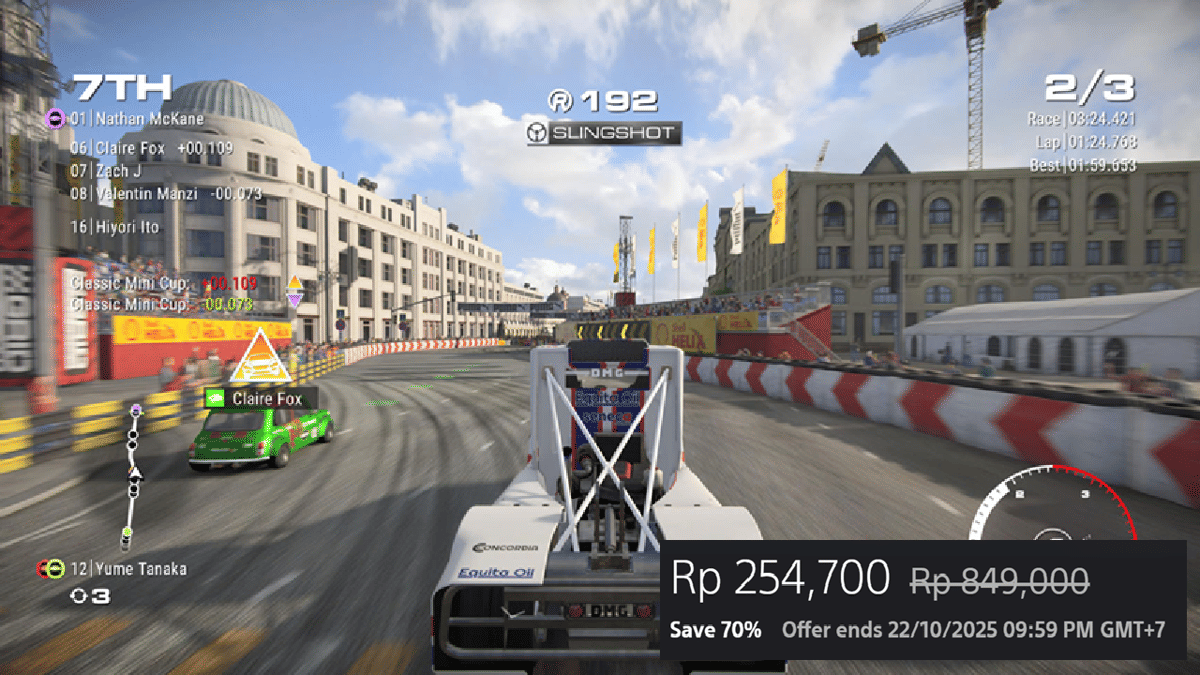
Task: Click the Rp 254,700 sale price in the store overlay
Action: pyautogui.click(x=780, y=579)
